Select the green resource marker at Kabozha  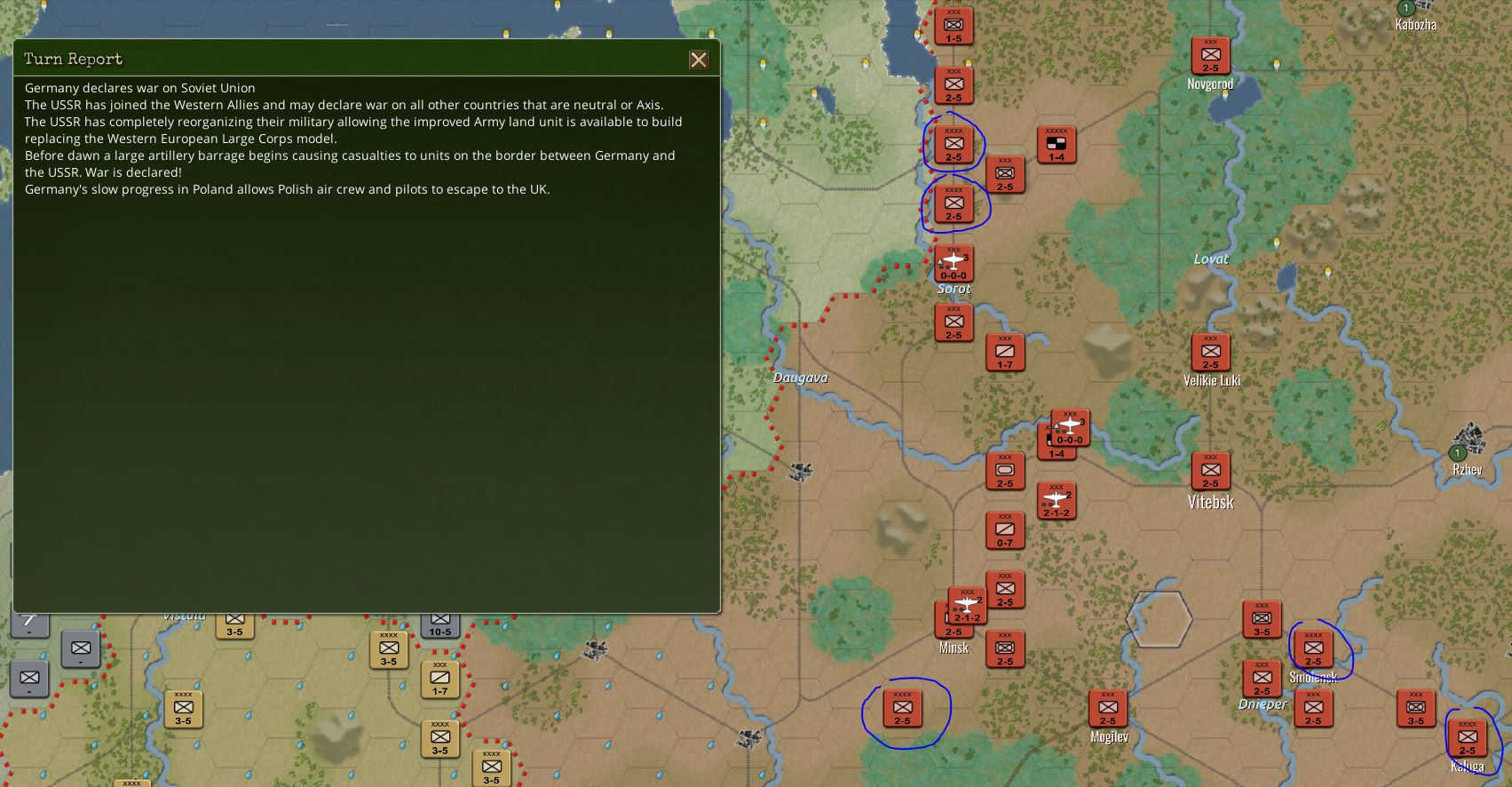tap(1405, 9)
